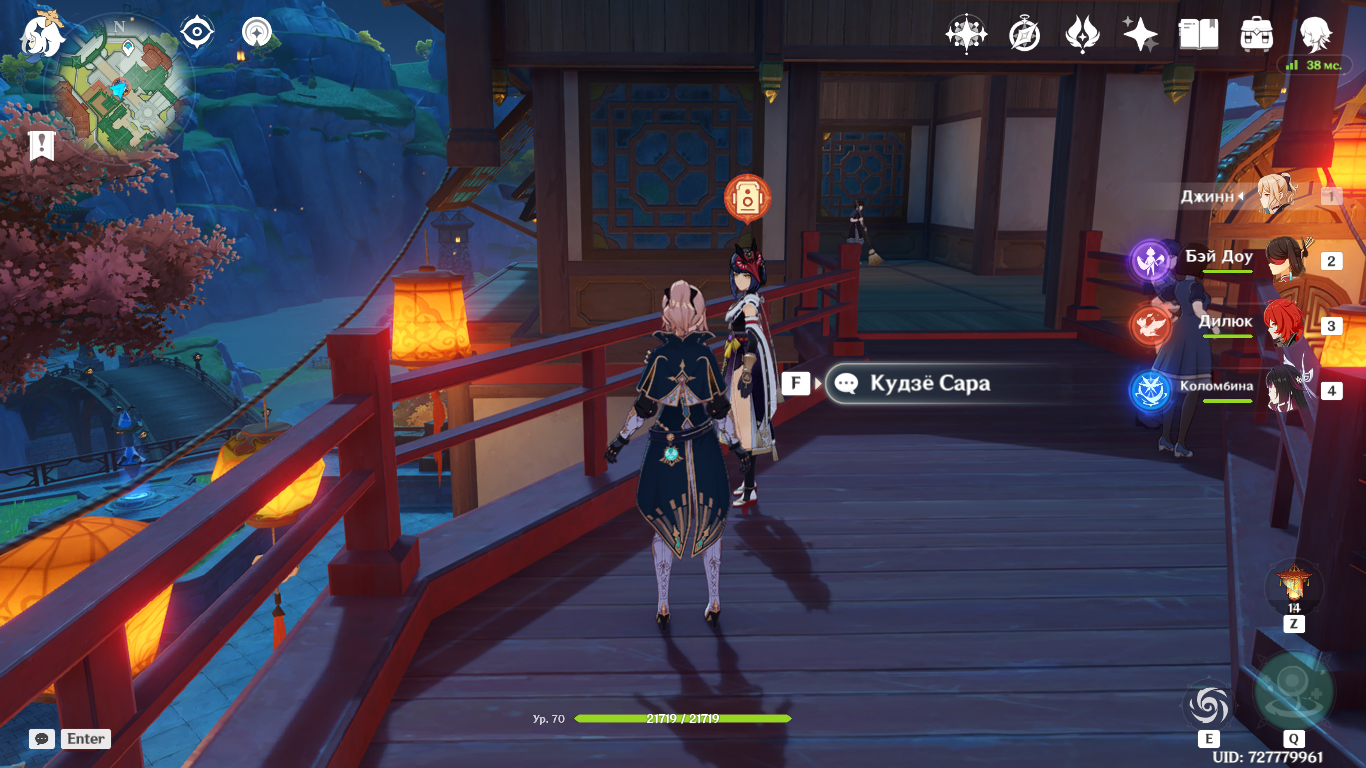Open the backpack inventory

[1256, 35]
